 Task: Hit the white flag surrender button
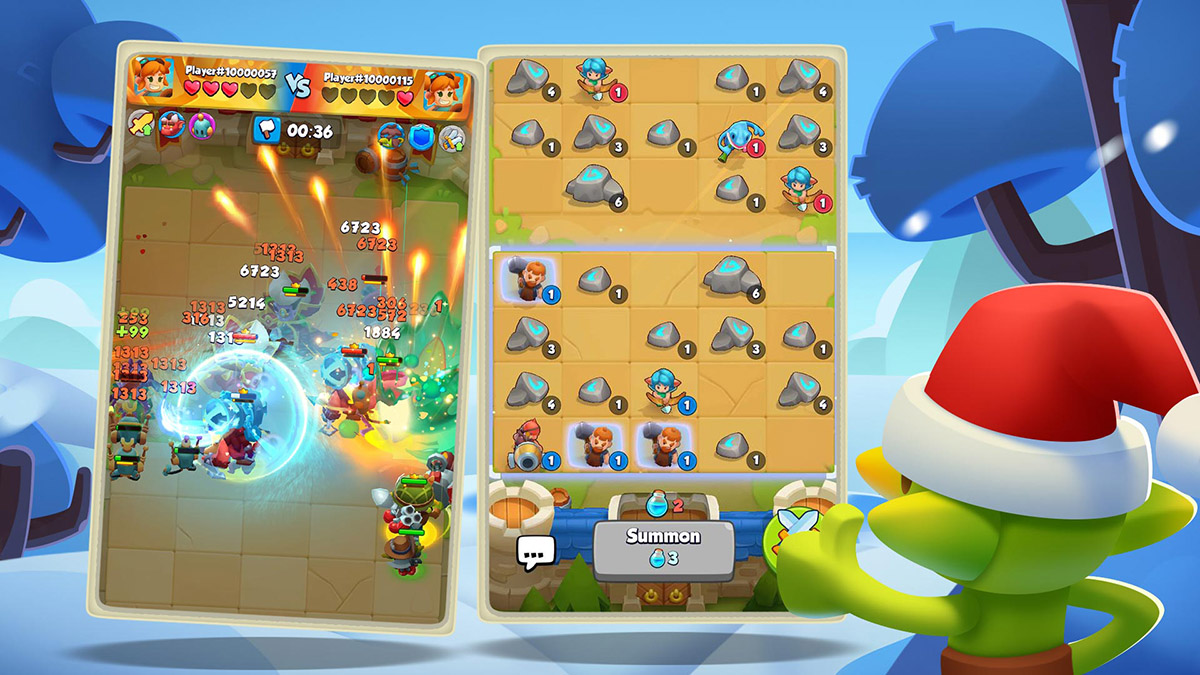(267, 129)
